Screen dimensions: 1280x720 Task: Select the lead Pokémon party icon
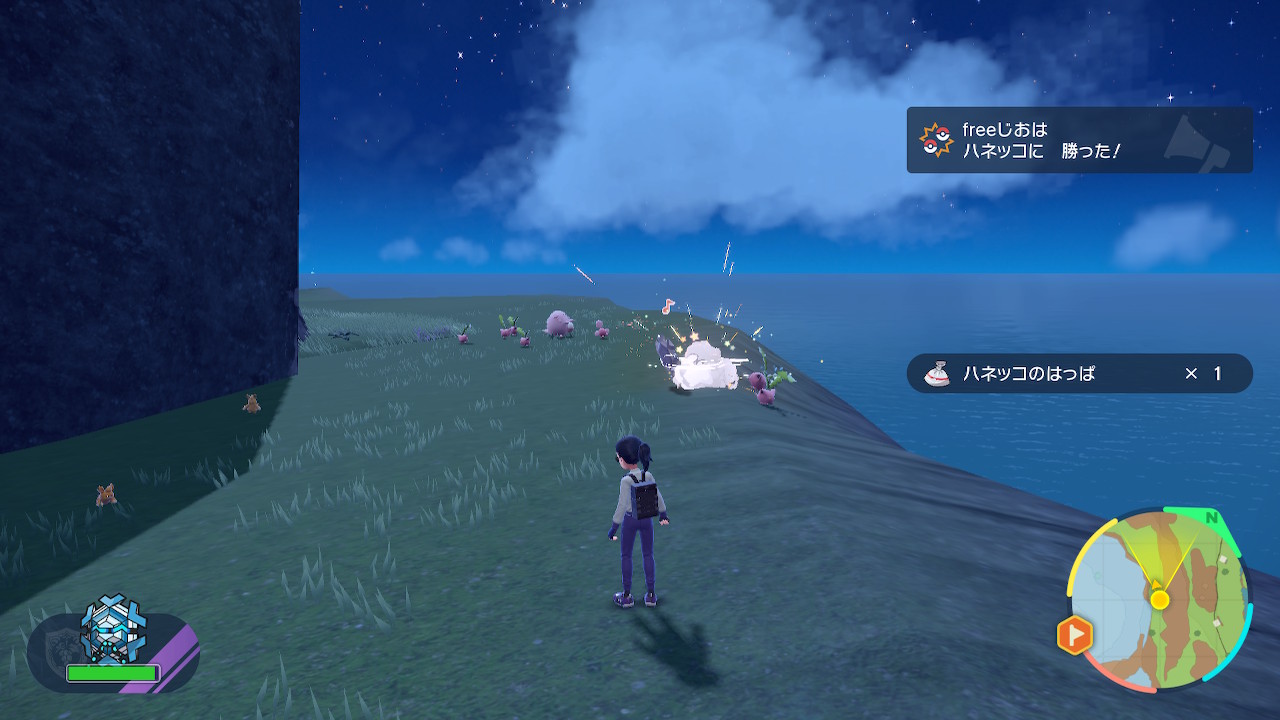coord(112,631)
